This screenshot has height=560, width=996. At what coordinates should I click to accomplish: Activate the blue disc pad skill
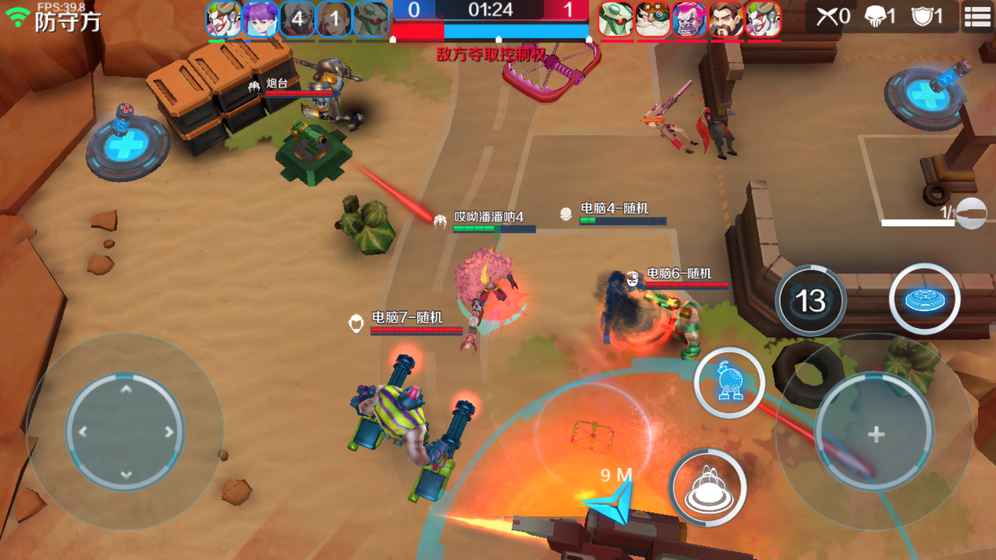point(924,298)
